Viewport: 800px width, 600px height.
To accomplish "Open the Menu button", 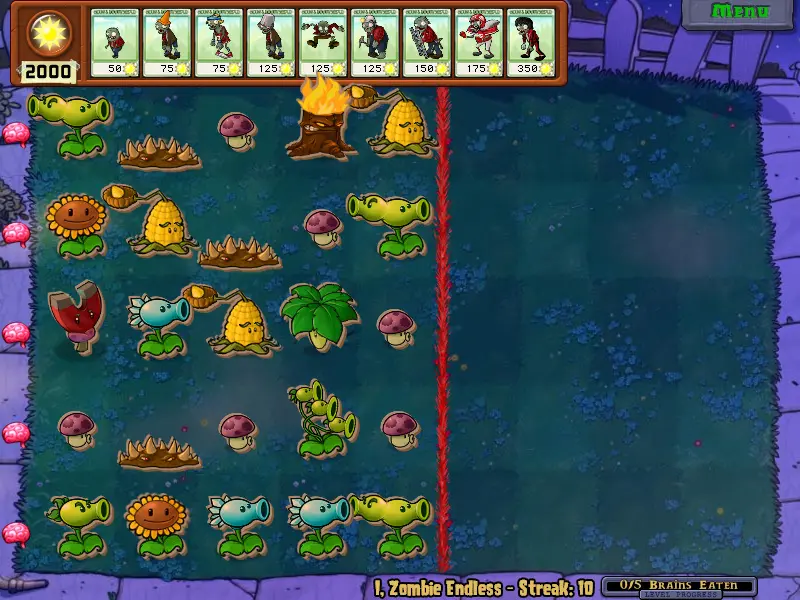I will [740, 12].
